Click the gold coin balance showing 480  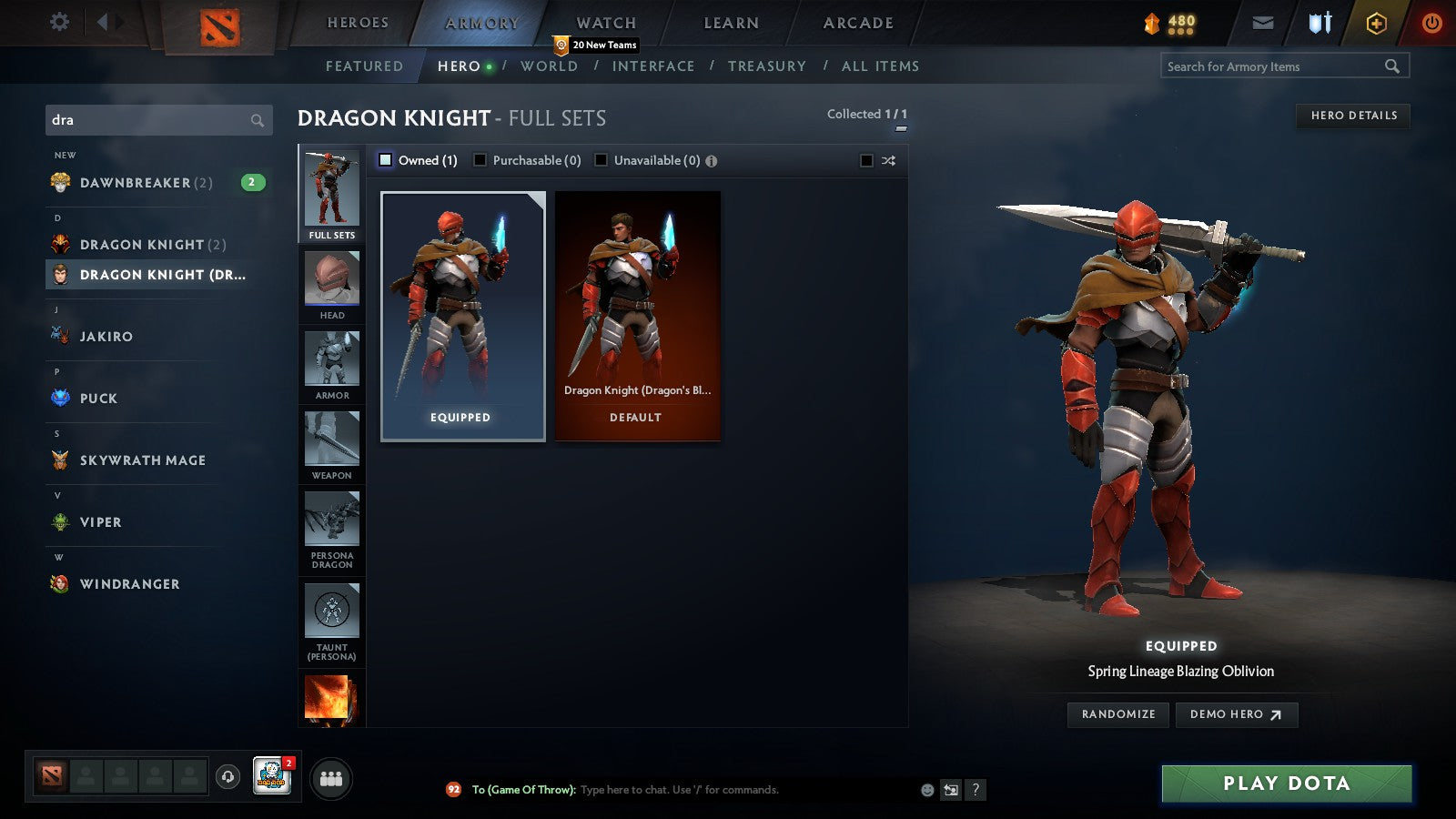pyautogui.click(x=1168, y=23)
